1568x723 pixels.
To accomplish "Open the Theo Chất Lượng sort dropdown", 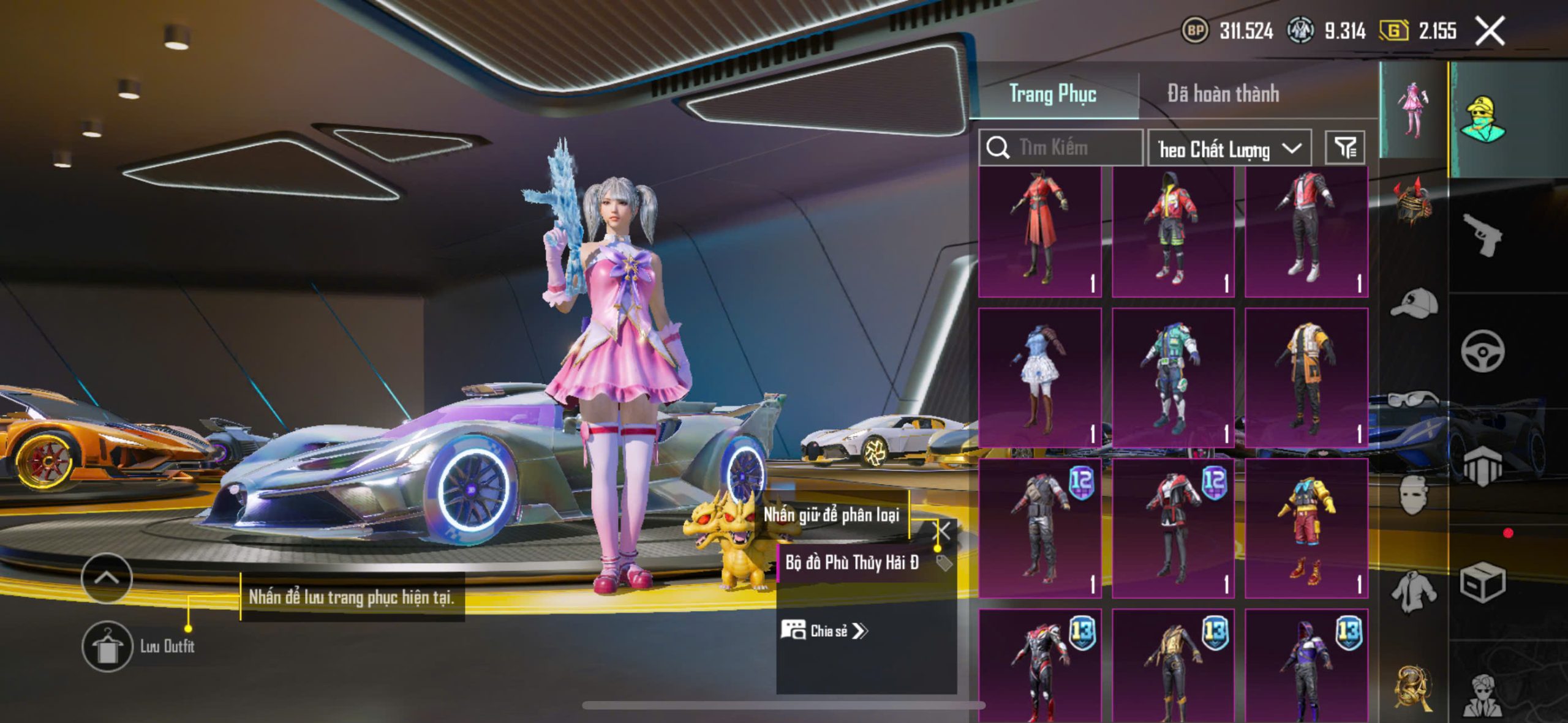I will tap(1229, 149).
